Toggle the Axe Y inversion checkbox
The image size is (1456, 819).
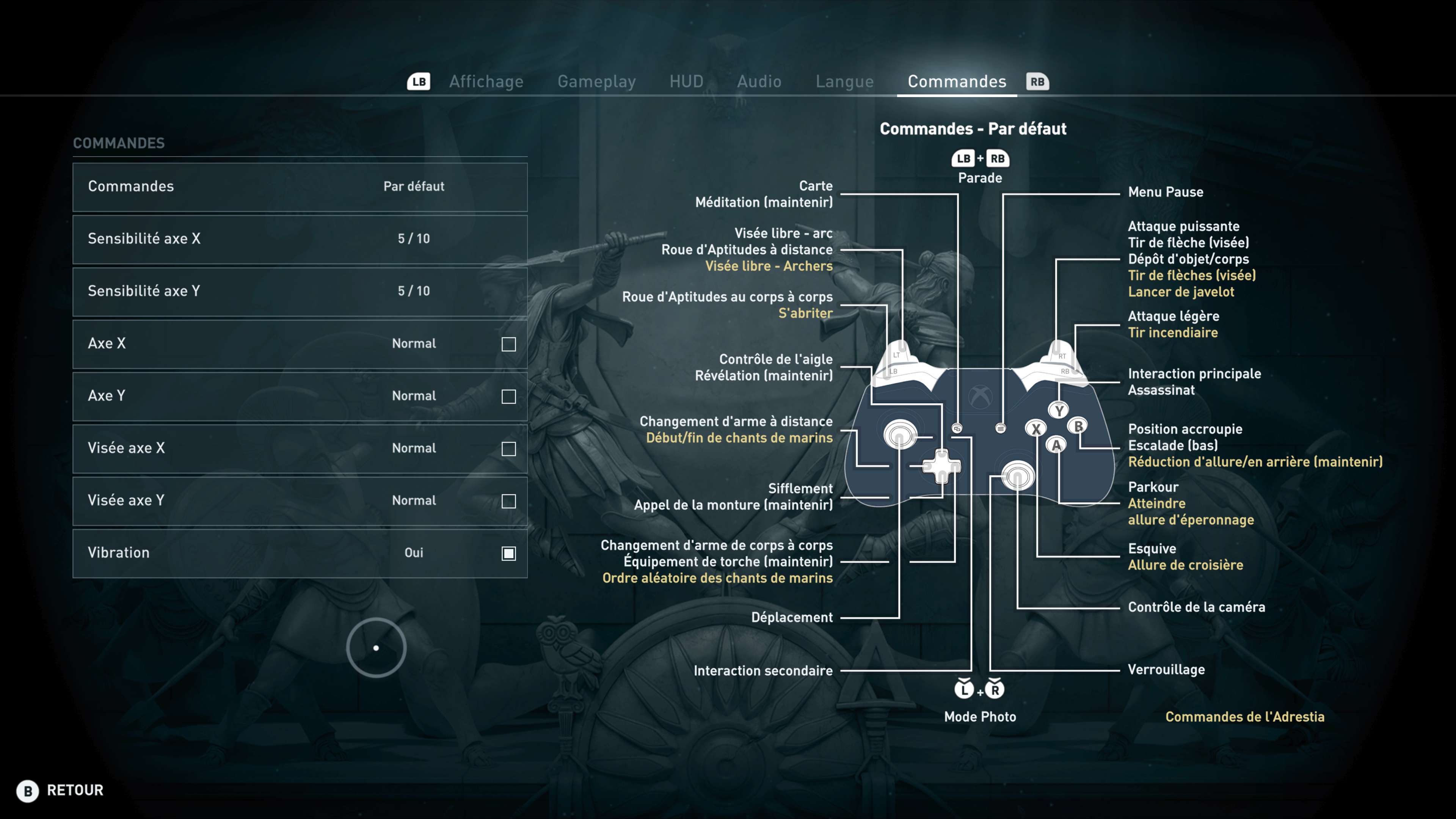coord(509,397)
